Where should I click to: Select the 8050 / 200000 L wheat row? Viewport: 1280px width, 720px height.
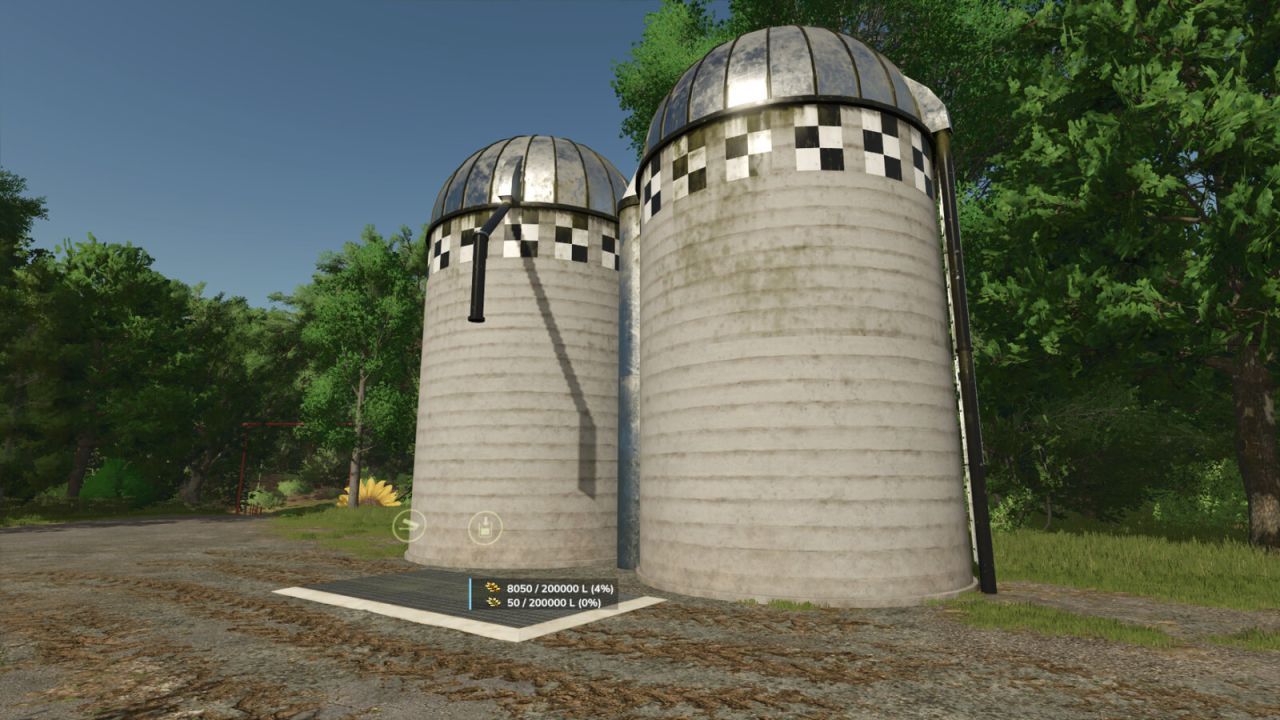[560, 588]
